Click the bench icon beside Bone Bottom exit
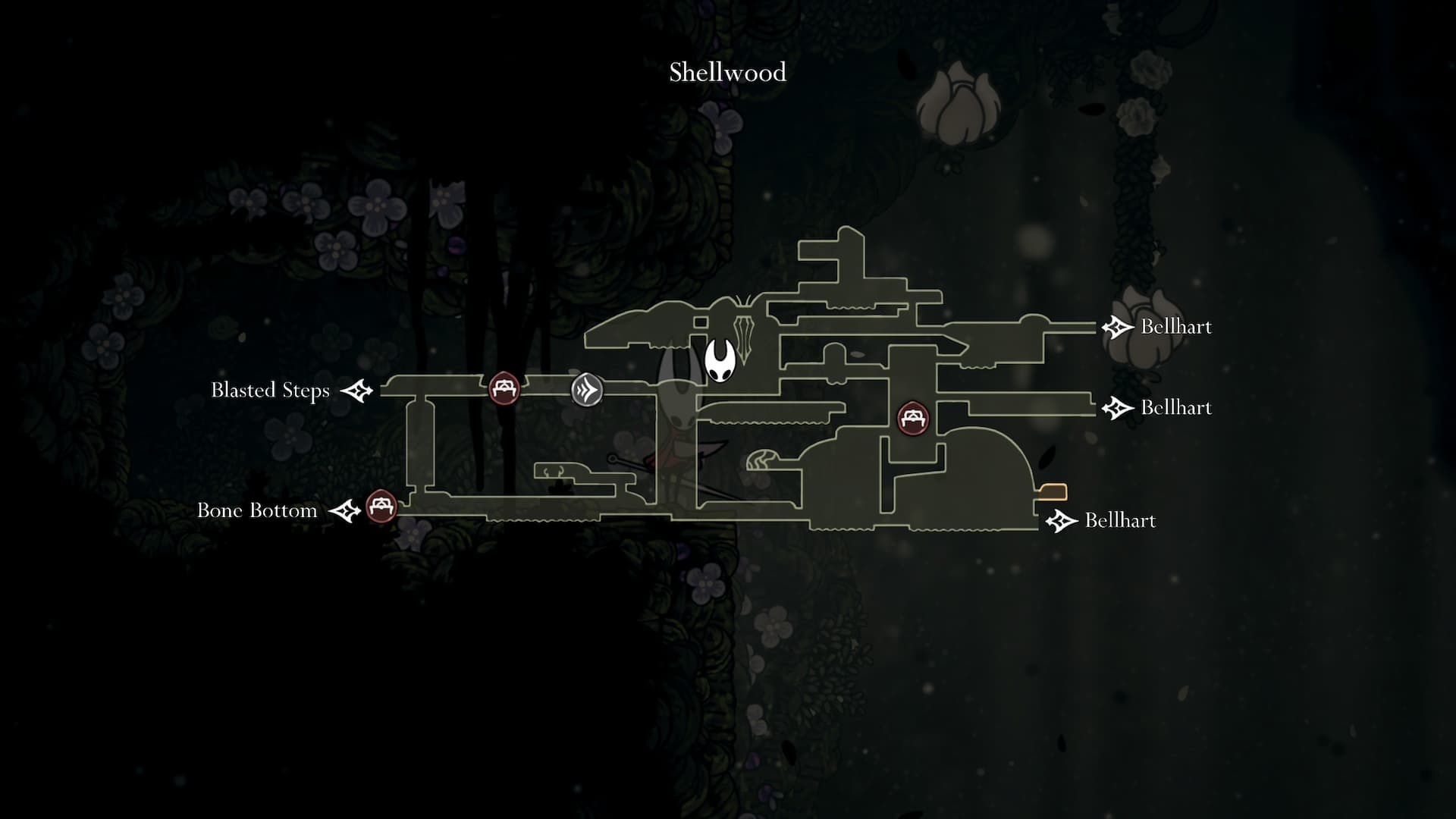 click(x=381, y=507)
